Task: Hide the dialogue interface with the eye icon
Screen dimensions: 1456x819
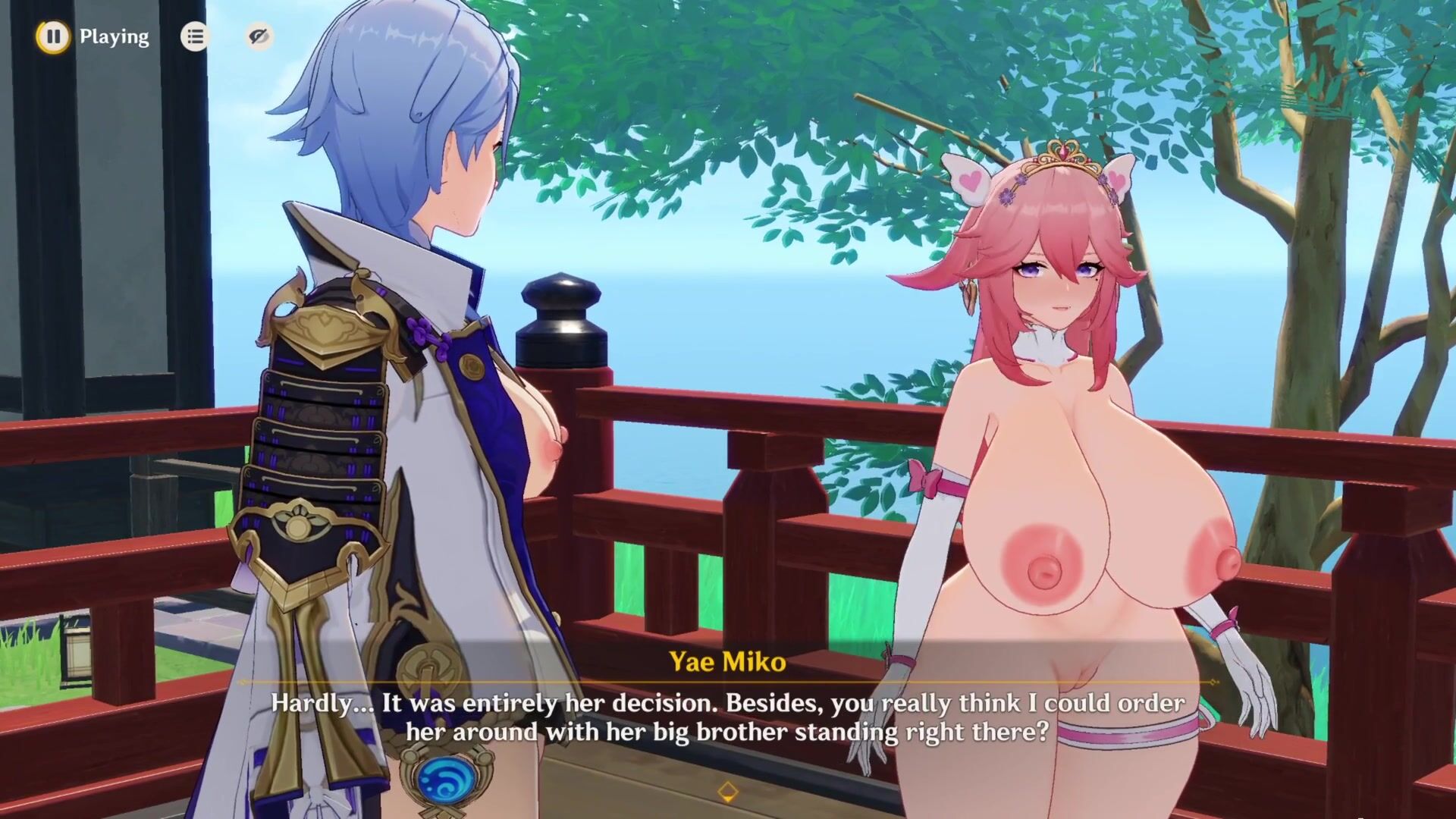Action: coord(259,36)
